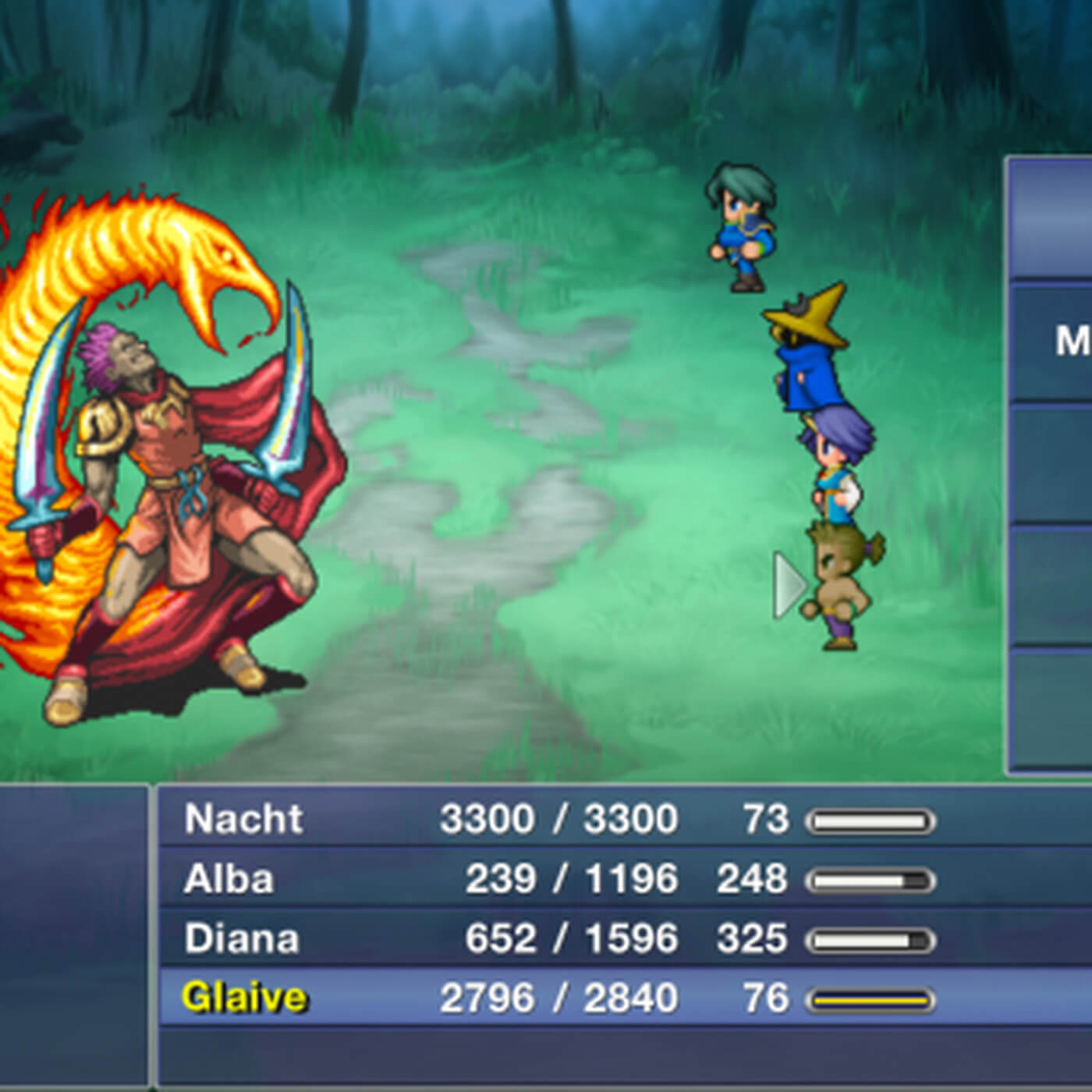Click Nacht's status row
Image resolution: width=1092 pixels, height=1092 pixels.
click(x=546, y=819)
